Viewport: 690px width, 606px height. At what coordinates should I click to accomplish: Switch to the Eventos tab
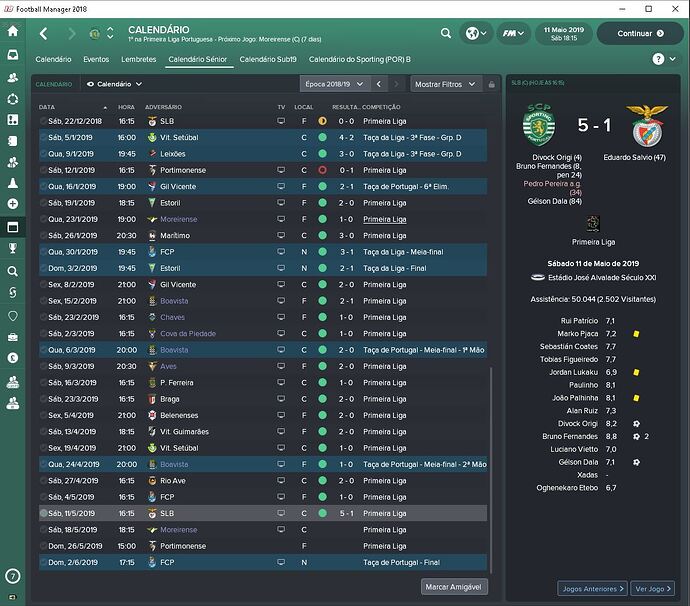click(x=96, y=60)
